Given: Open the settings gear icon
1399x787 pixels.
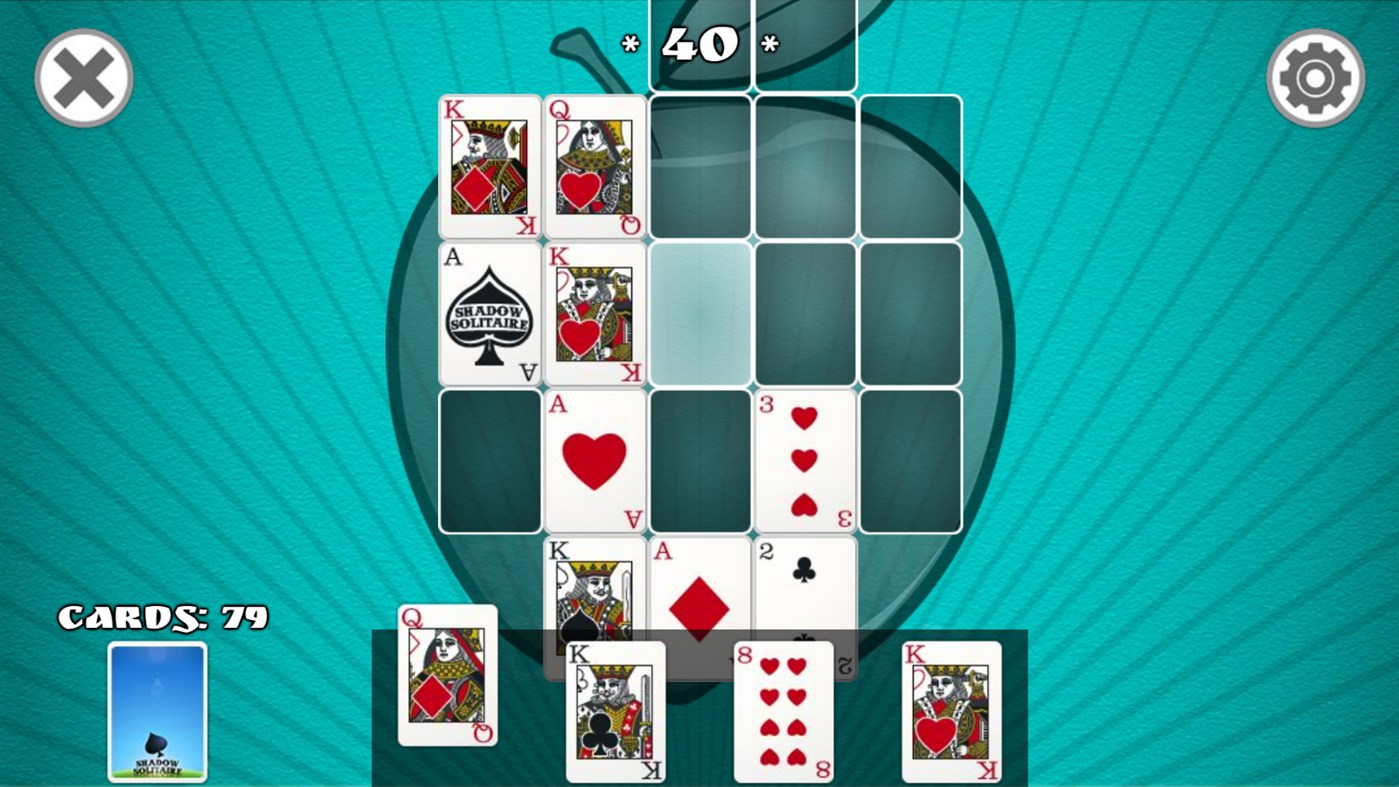Looking at the screenshot, I should click(x=1315, y=78).
